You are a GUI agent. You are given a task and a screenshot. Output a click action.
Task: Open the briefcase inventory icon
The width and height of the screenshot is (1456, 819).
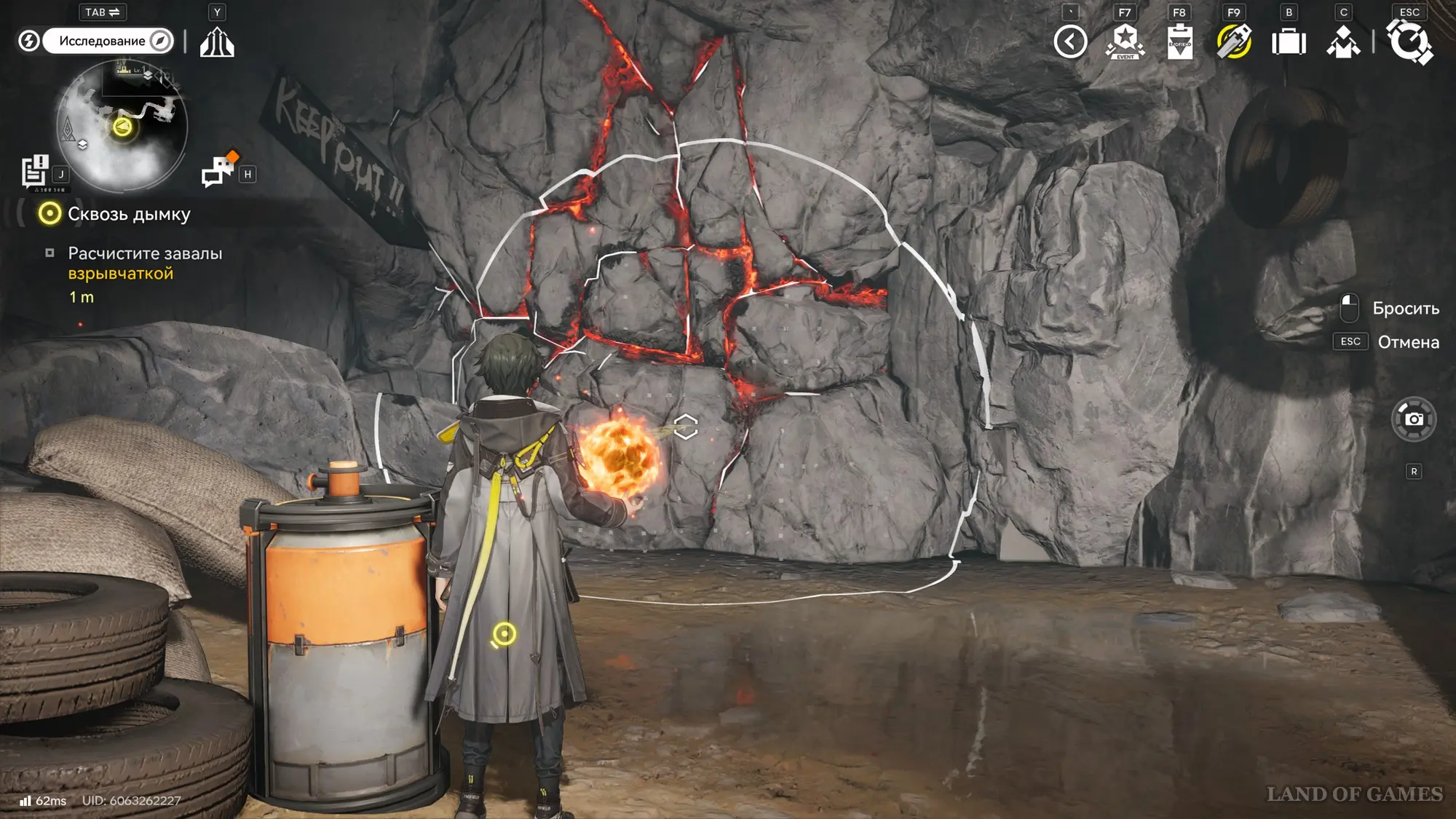pyautogui.click(x=1289, y=41)
